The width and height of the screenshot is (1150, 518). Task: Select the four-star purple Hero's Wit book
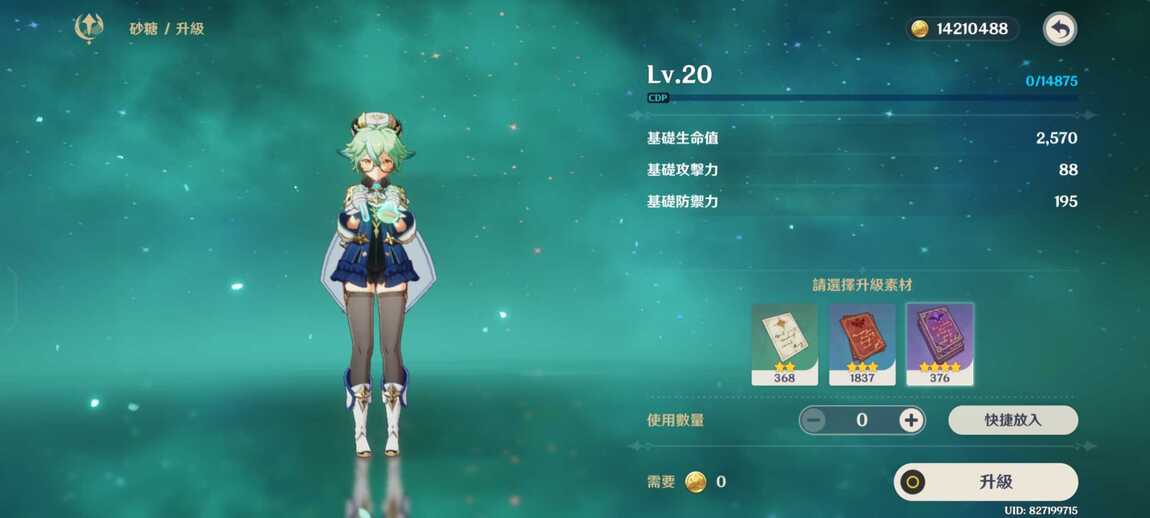[x=940, y=343]
